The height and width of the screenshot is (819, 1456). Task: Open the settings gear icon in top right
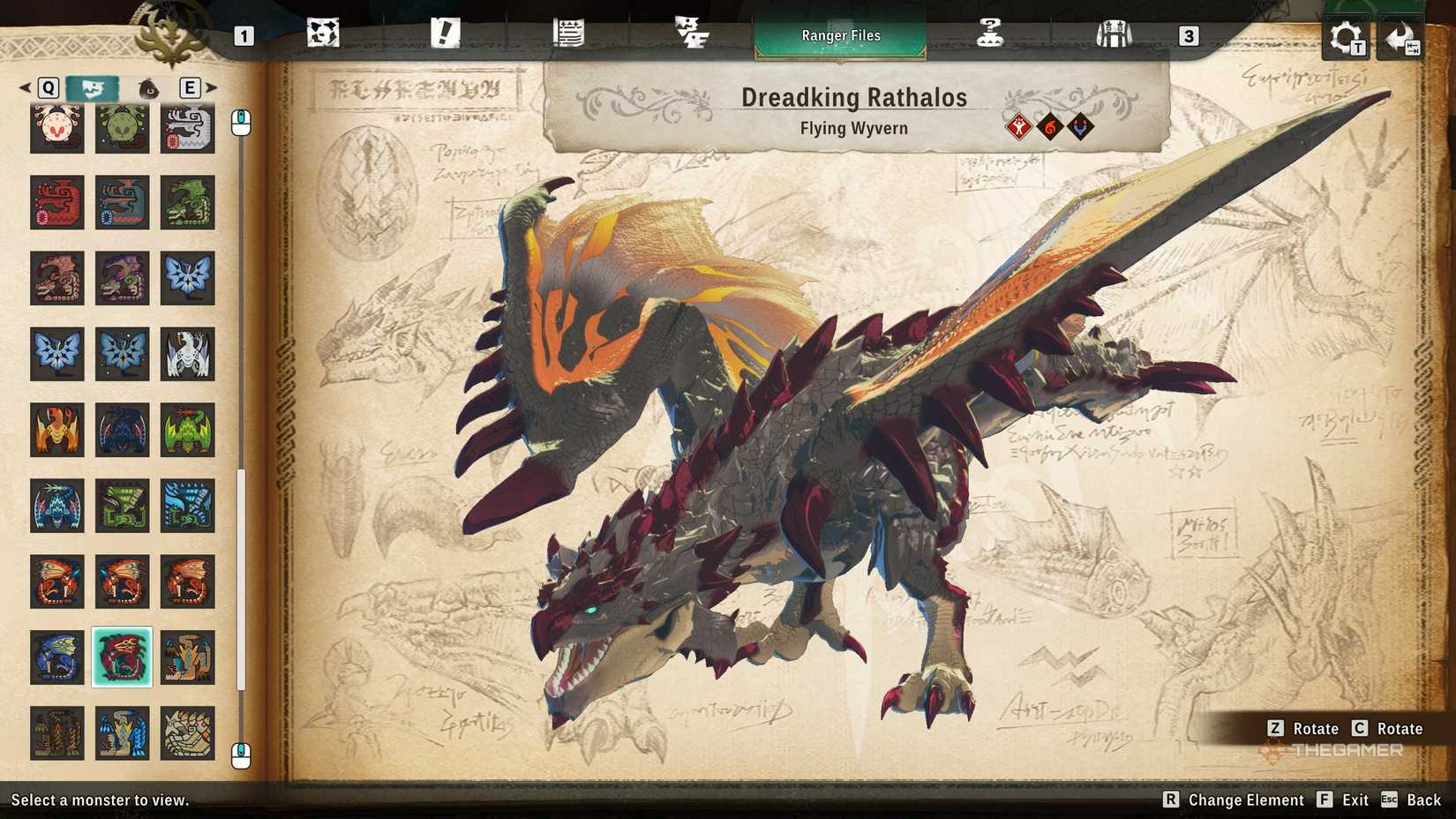tap(1343, 37)
